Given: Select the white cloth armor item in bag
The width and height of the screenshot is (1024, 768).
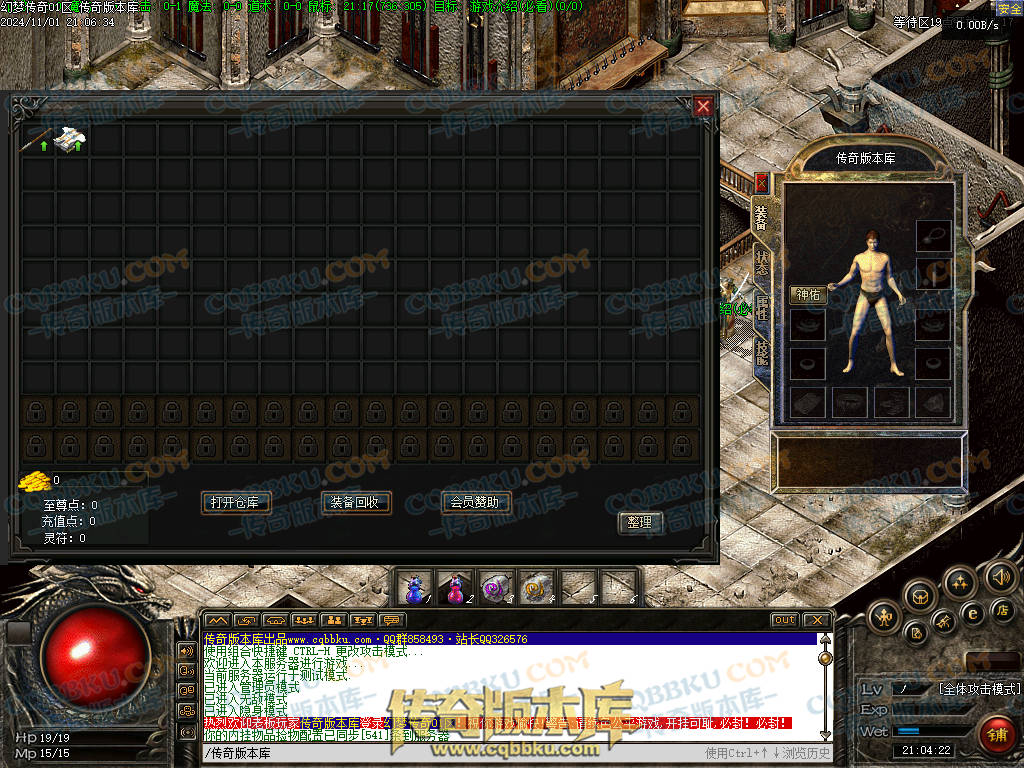Looking at the screenshot, I should 70,140.
